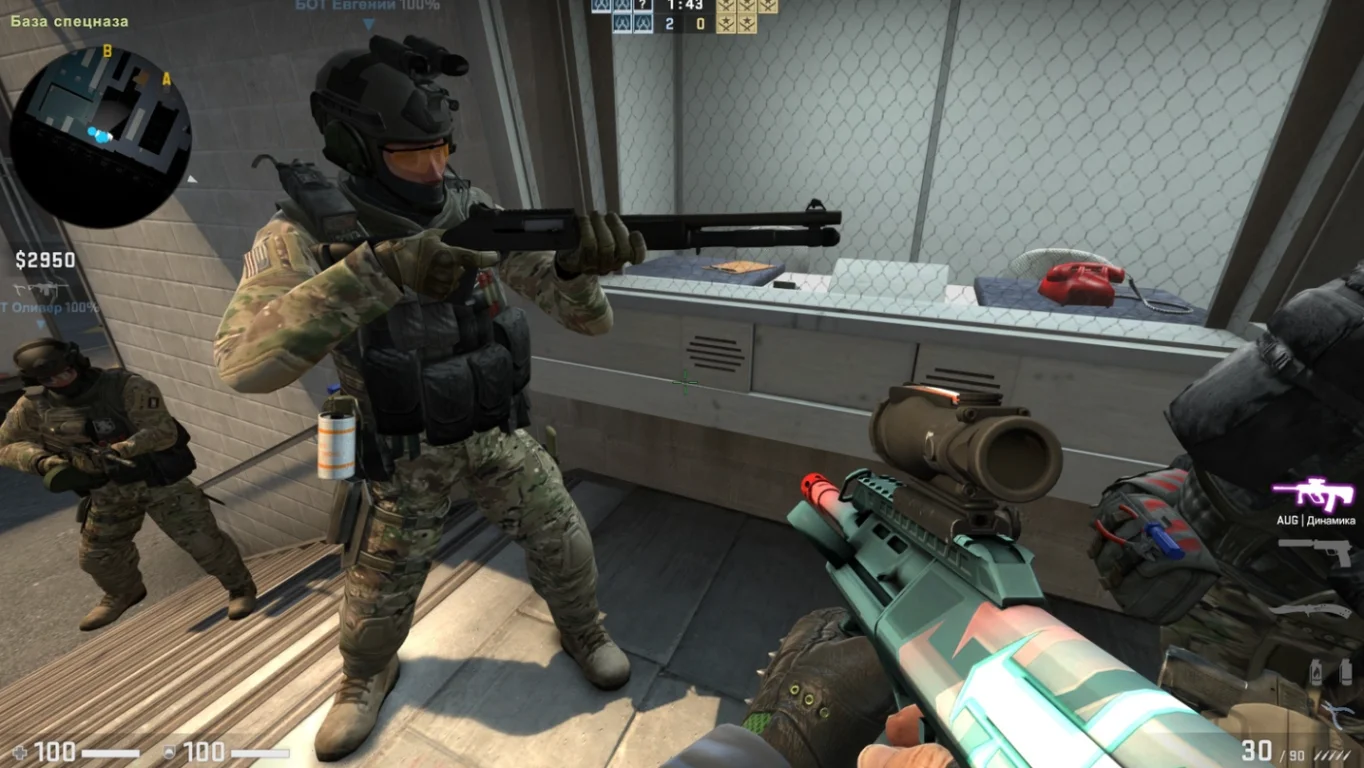The width and height of the screenshot is (1364, 768).
Task: Click the blue defuse kit icon in inventory
Action: (x=1338, y=712)
